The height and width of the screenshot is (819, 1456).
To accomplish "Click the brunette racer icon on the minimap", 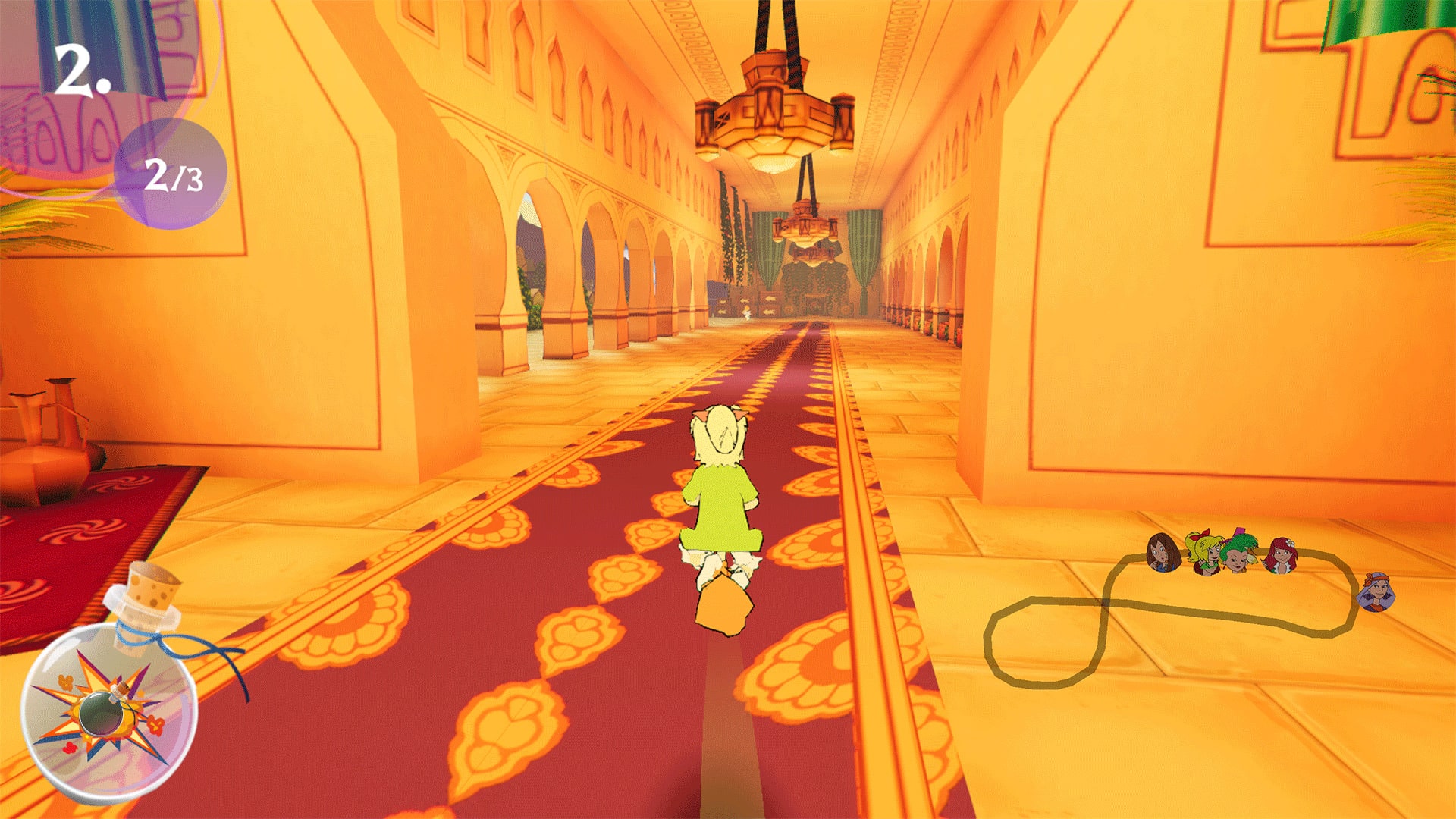I will point(1163,554).
